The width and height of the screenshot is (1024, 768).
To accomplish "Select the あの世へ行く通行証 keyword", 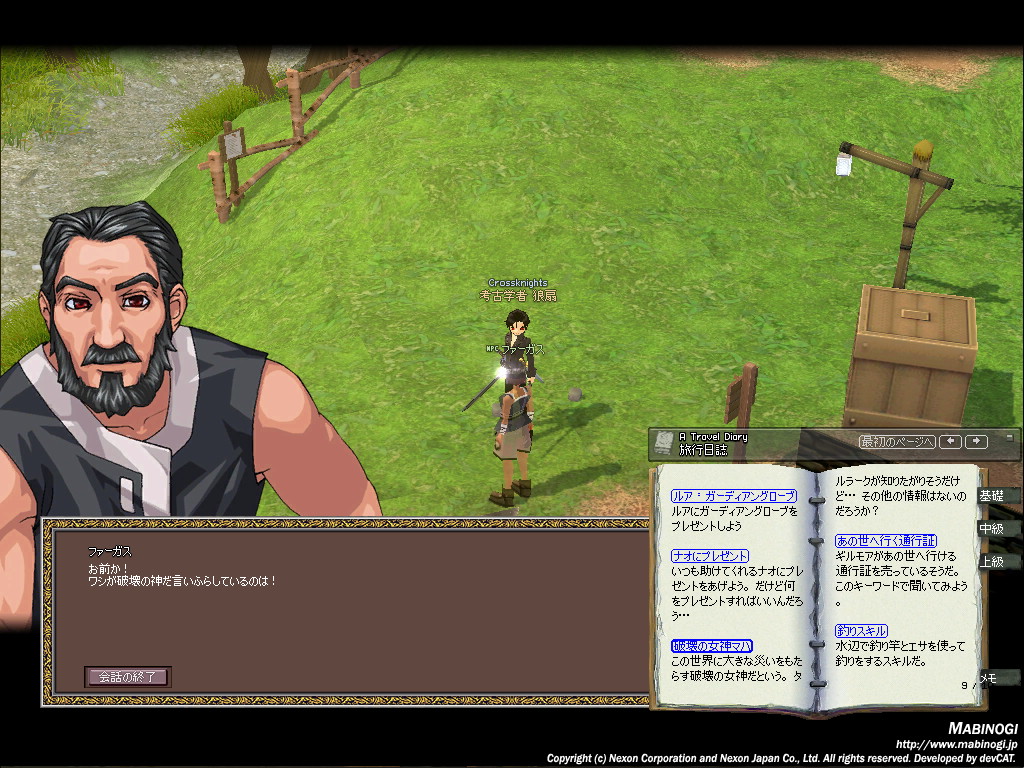I will (886, 541).
